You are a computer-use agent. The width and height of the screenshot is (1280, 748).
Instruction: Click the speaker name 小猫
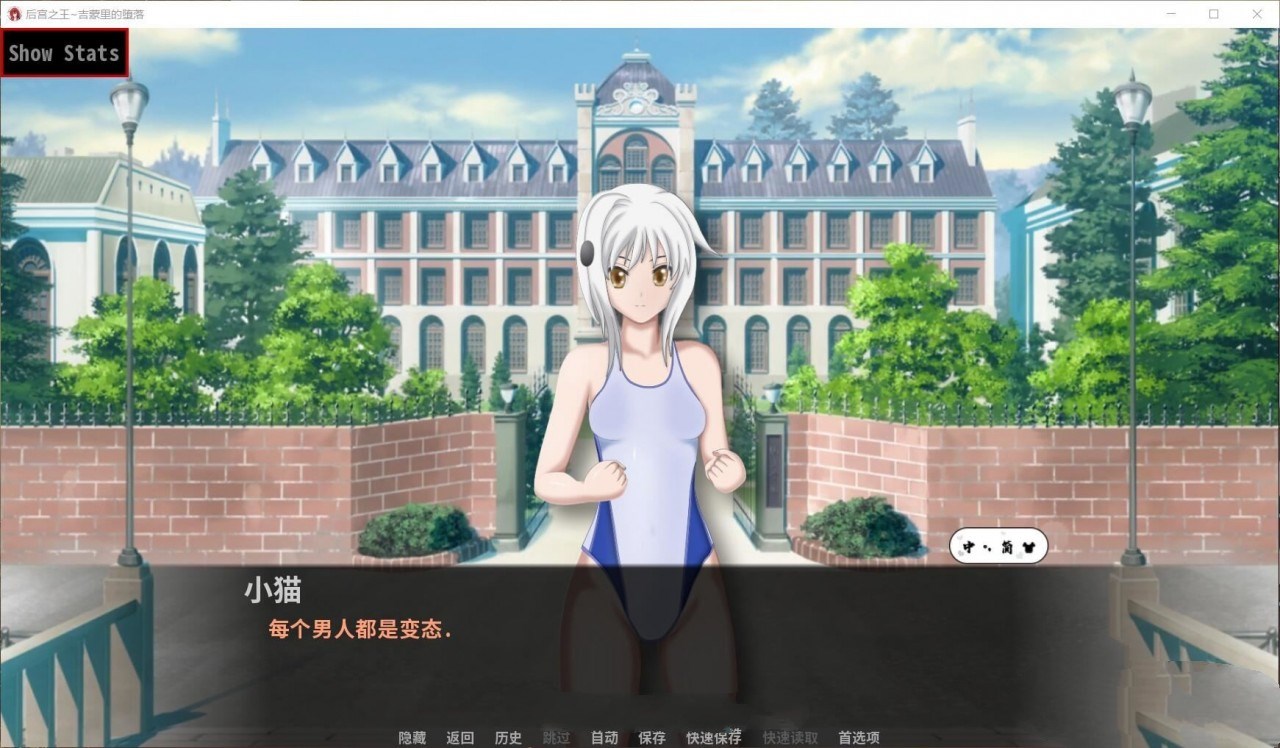267,591
